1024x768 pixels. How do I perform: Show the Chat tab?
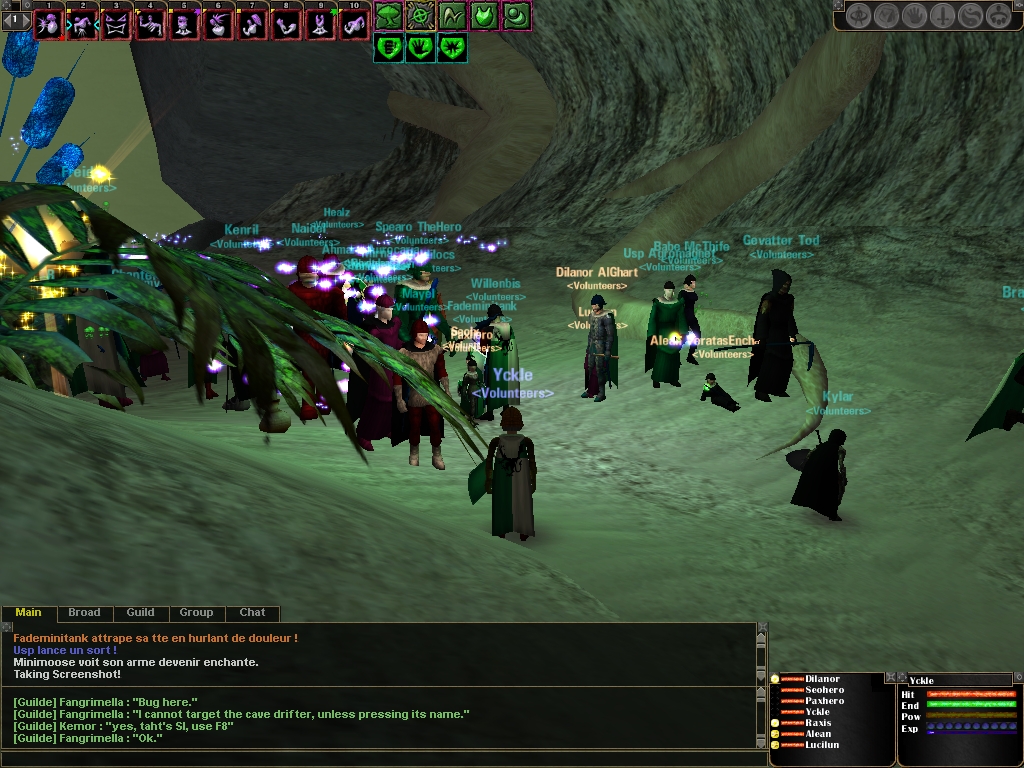(x=252, y=612)
